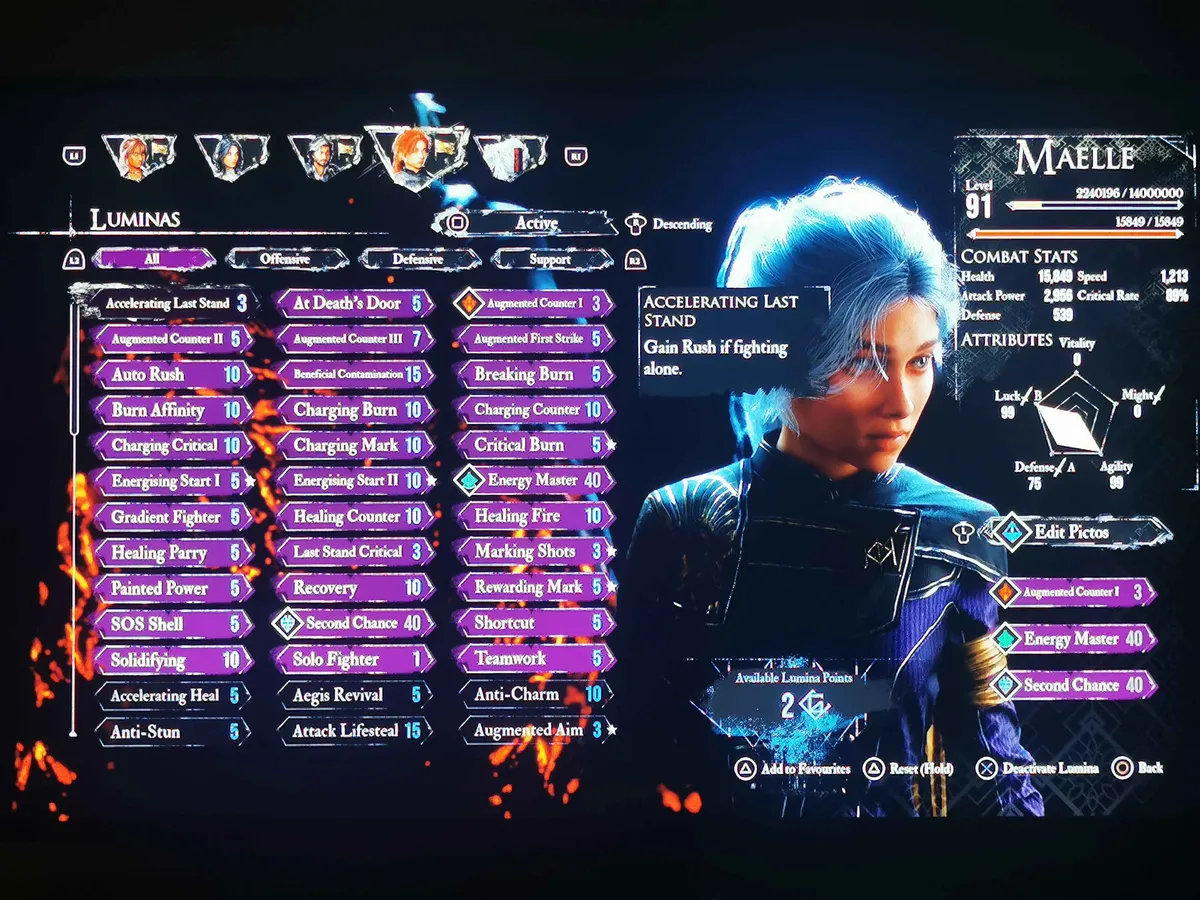Choose the All luminas tab
Screen dimensions: 1200x900
(152, 259)
